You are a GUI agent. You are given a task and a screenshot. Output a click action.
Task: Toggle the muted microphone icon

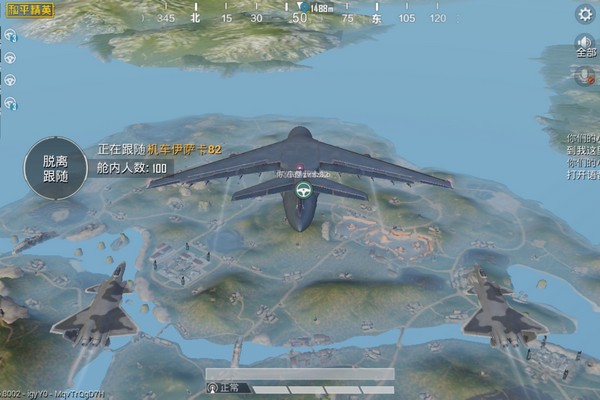coord(585,75)
